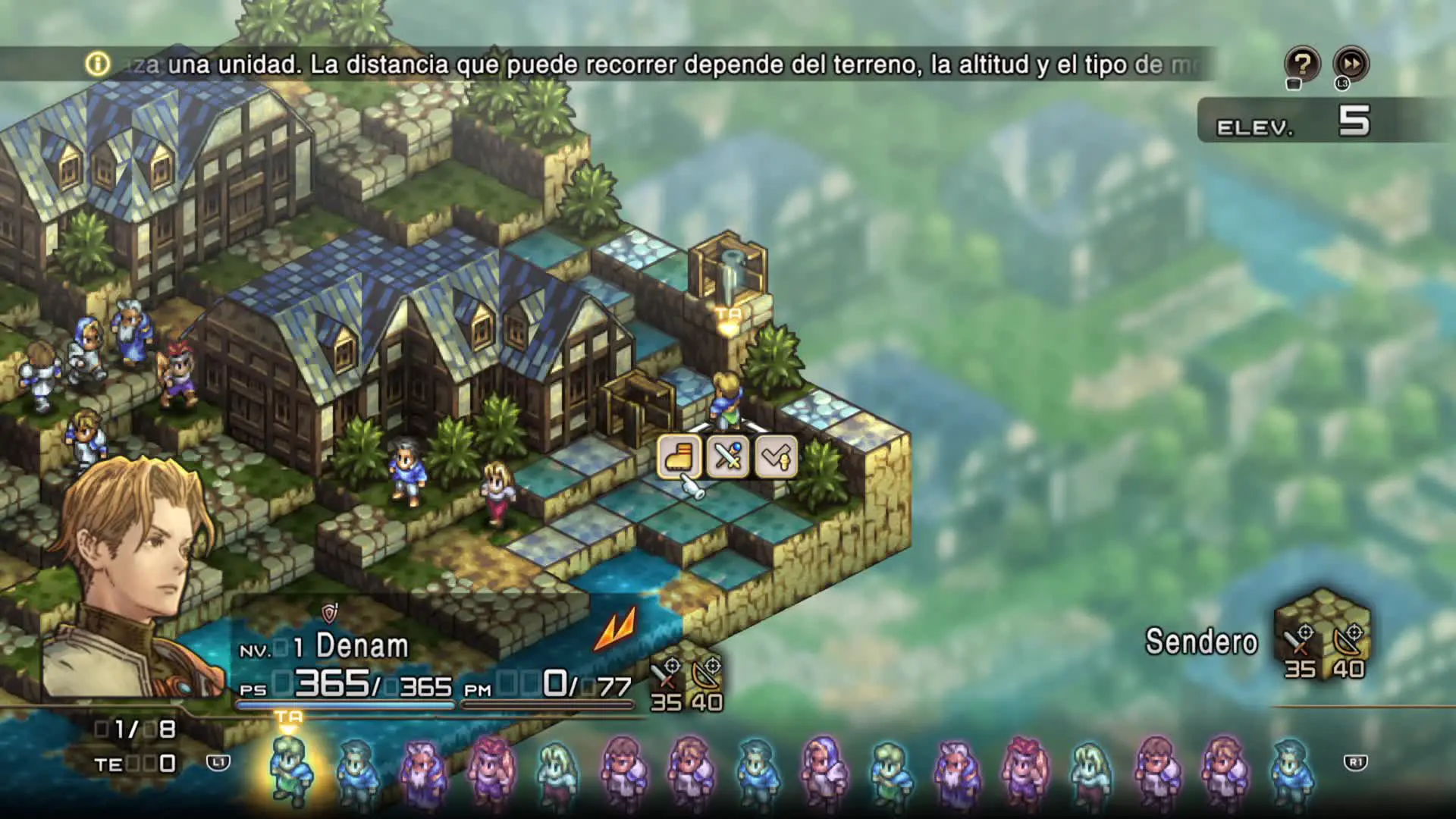Open the question mark help button
The image size is (1456, 819).
click(x=1302, y=64)
